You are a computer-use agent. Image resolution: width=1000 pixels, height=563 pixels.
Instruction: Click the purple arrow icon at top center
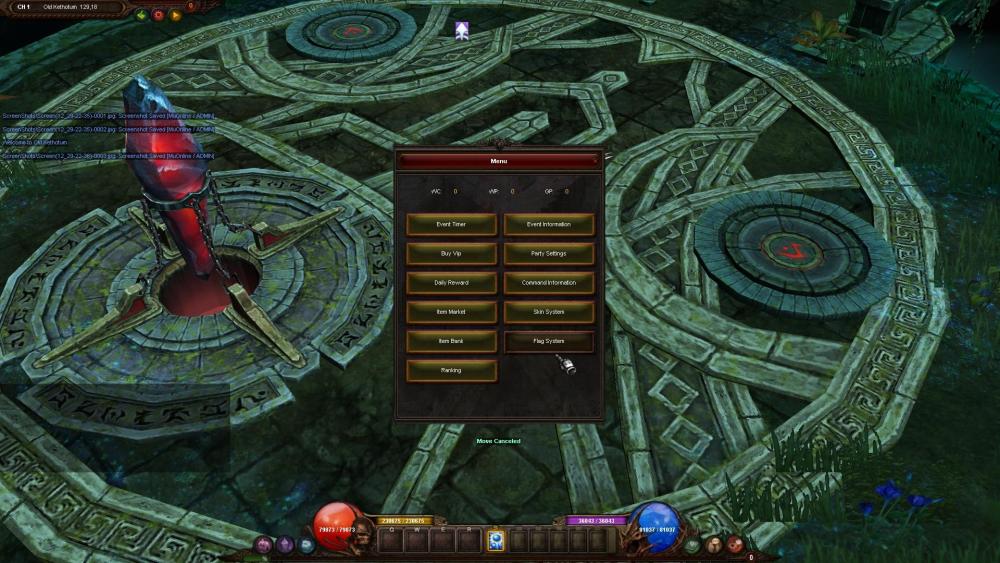pos(461,31)
